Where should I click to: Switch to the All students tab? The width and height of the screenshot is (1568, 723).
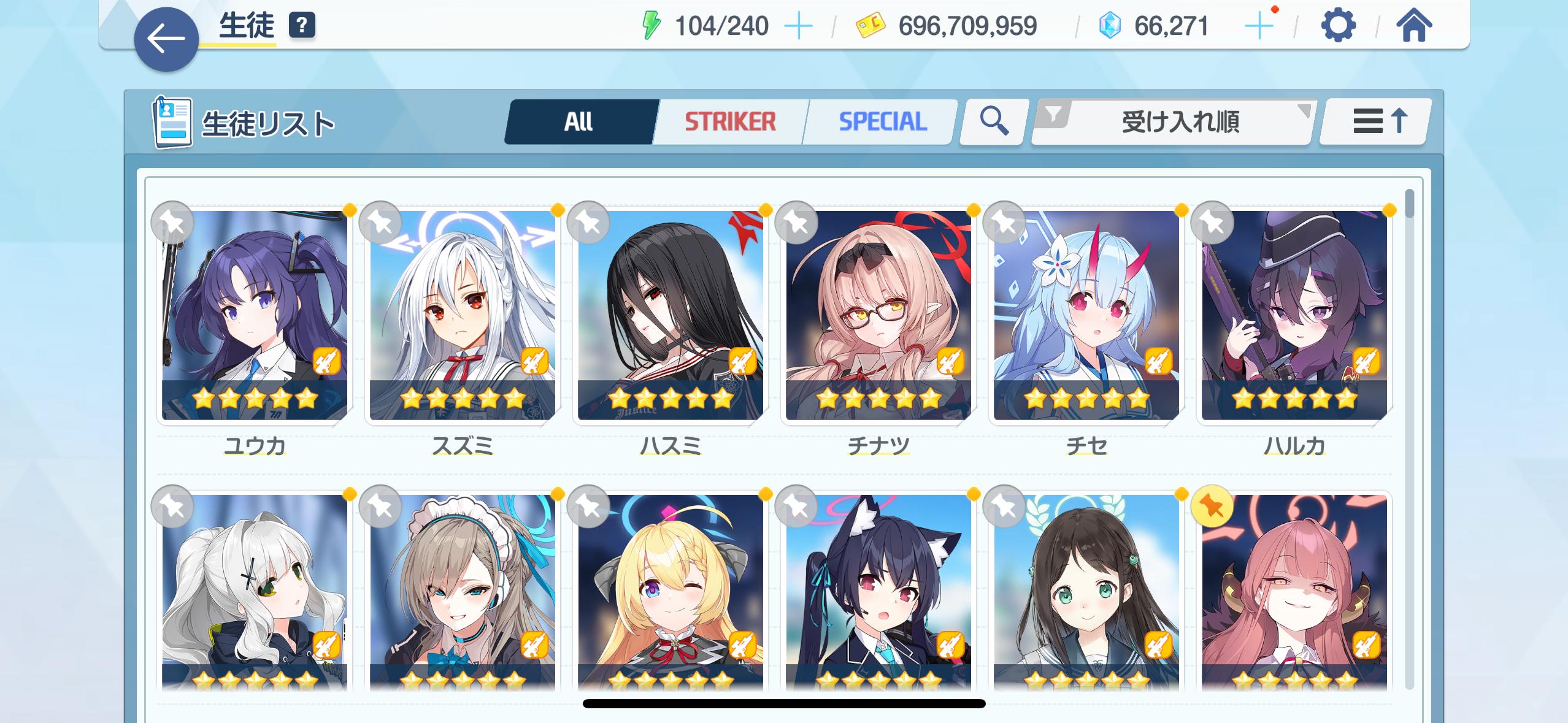tap(579, 121)
